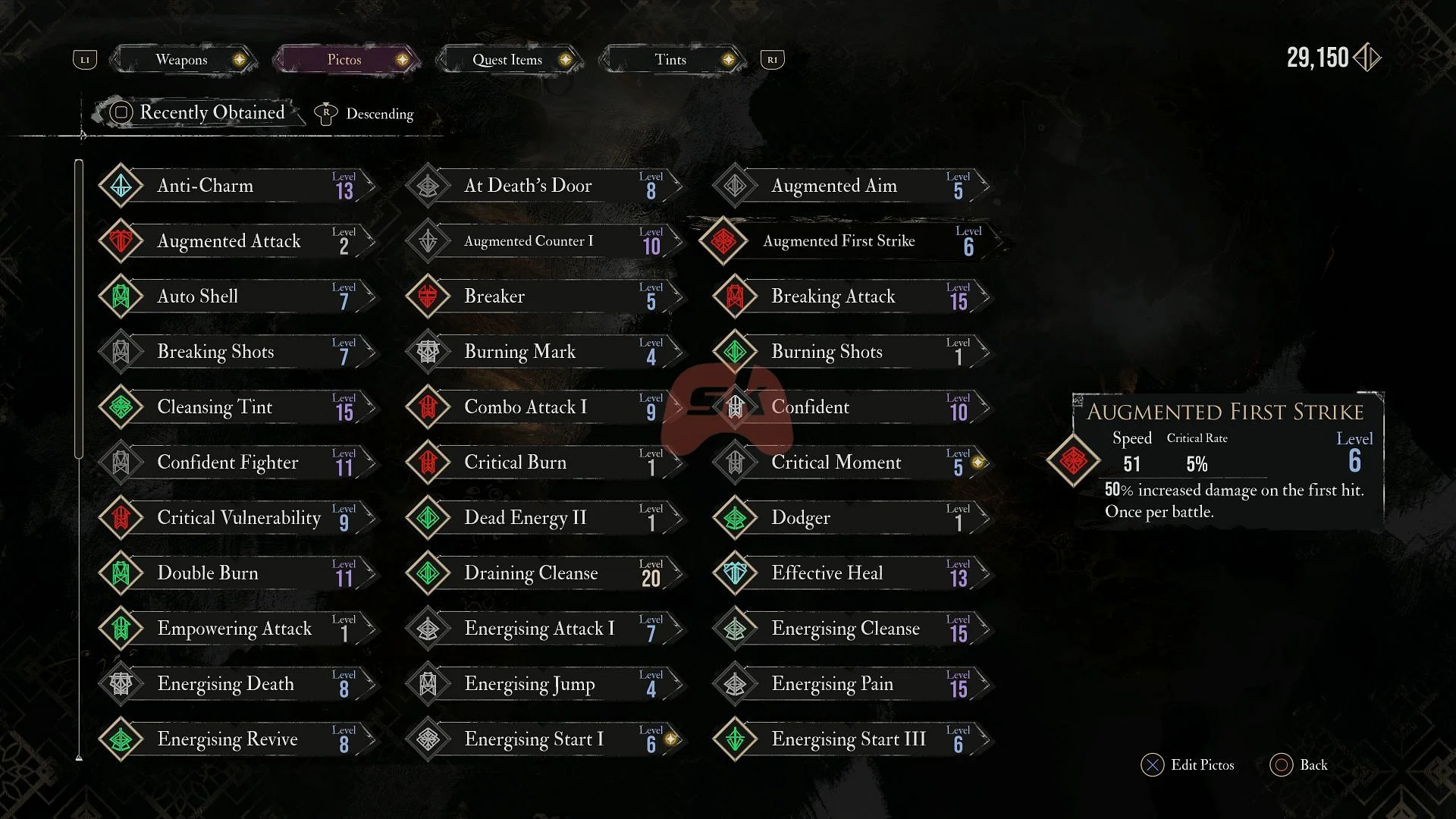Image resolution: width=1456 pixels, height=819 pixels.
Task: Choose the Effective Heal picto
Action: click(x=851, y=573)
